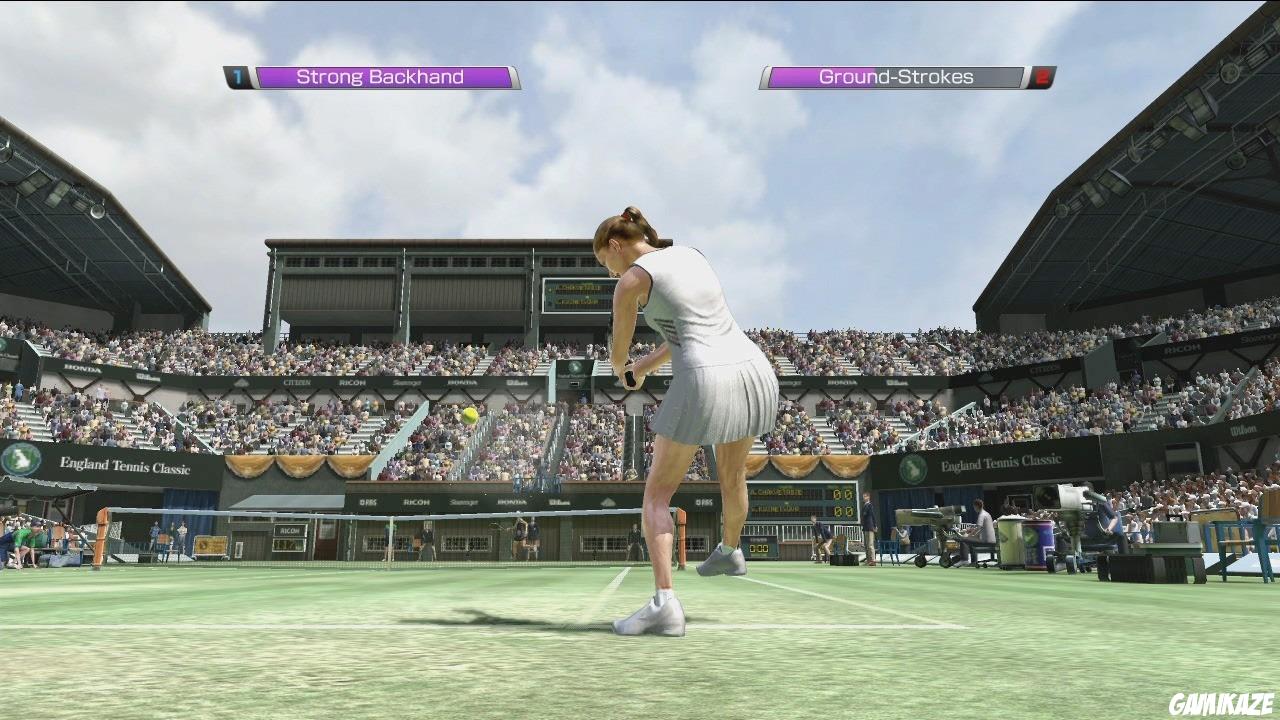Click the England Tennis Classic banner on the right

(x=1000, y=459)
